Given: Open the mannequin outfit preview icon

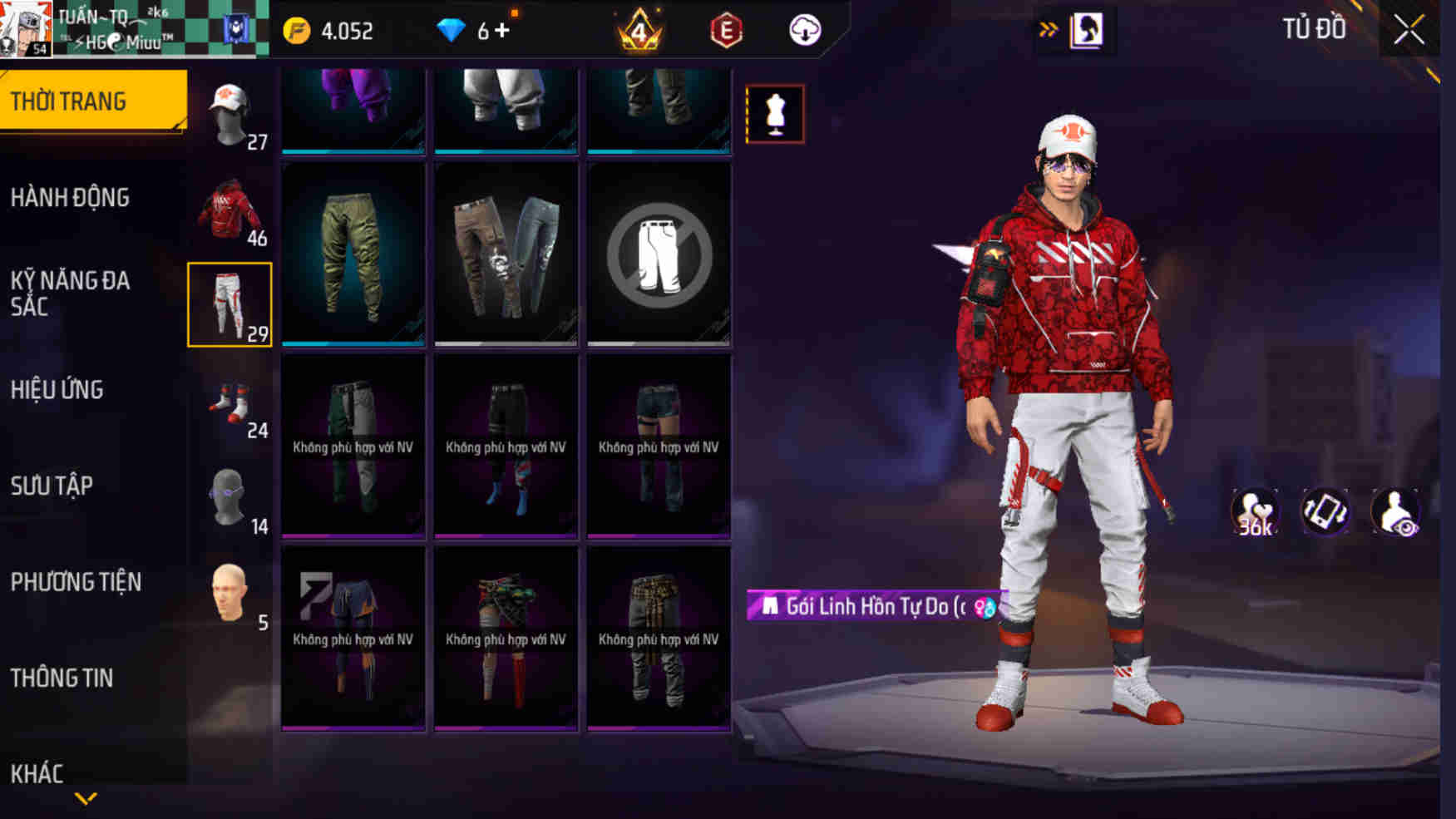Looking at the screenshot, I should 777,114.
